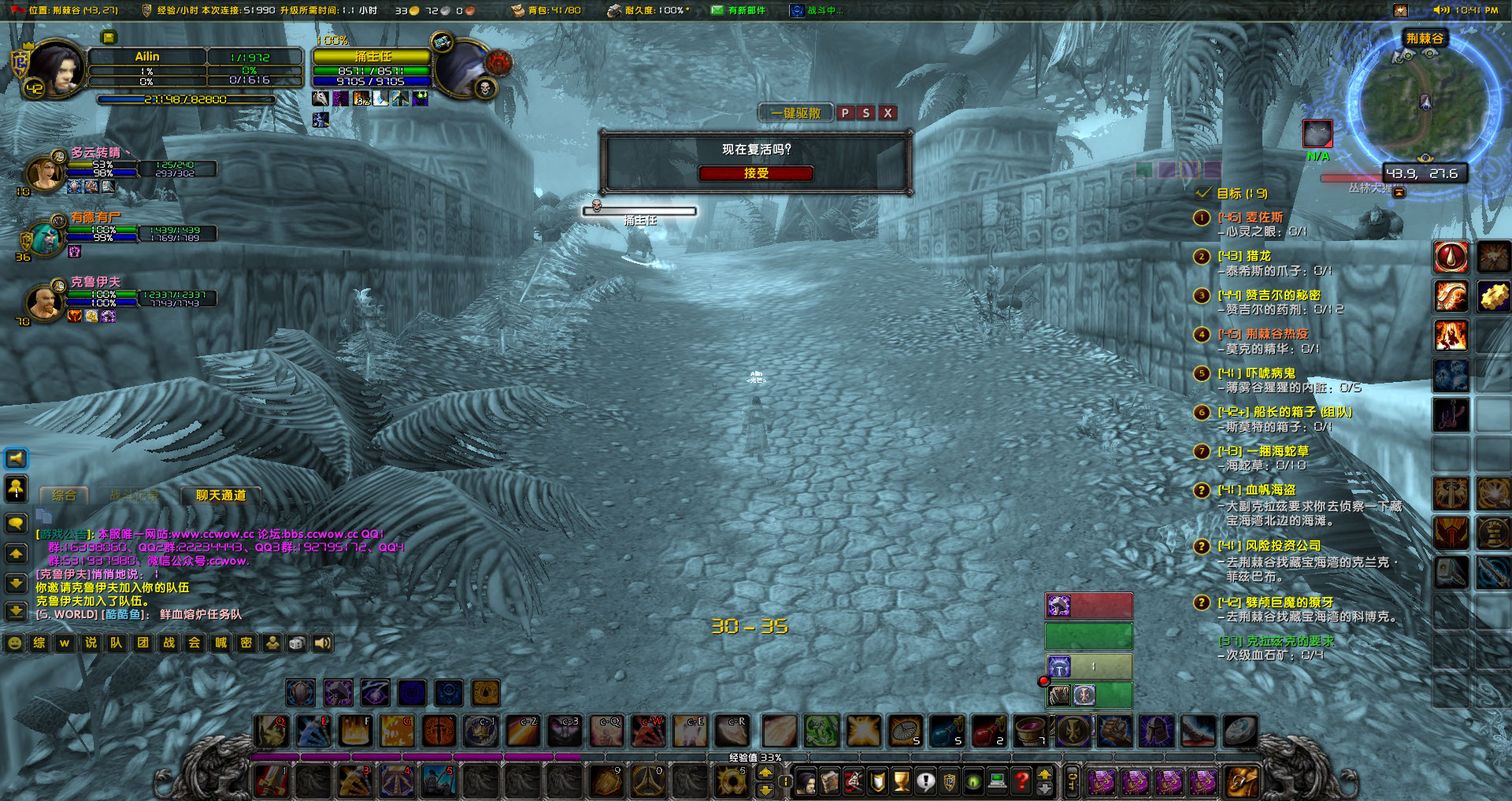Screen dimensions: 1512x801
Task: Click 接受 to accept resurrection
Action: [756, 173]
